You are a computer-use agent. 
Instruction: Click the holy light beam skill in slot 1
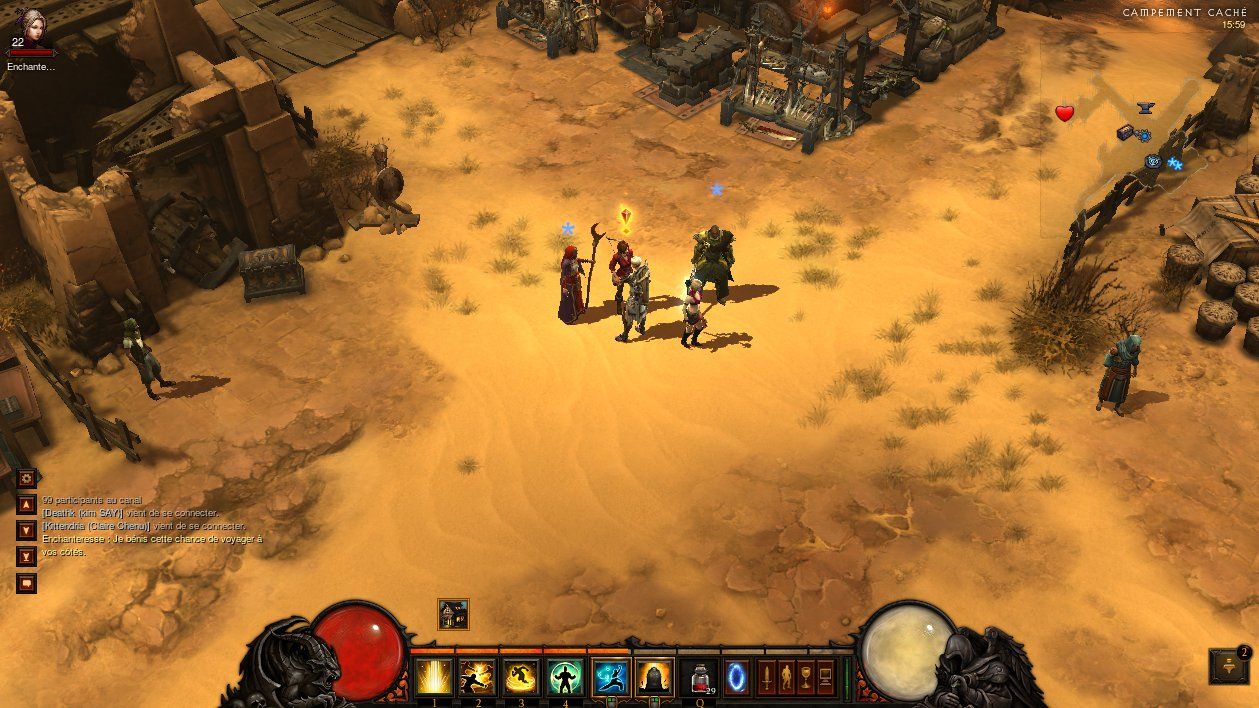(434, 677)
